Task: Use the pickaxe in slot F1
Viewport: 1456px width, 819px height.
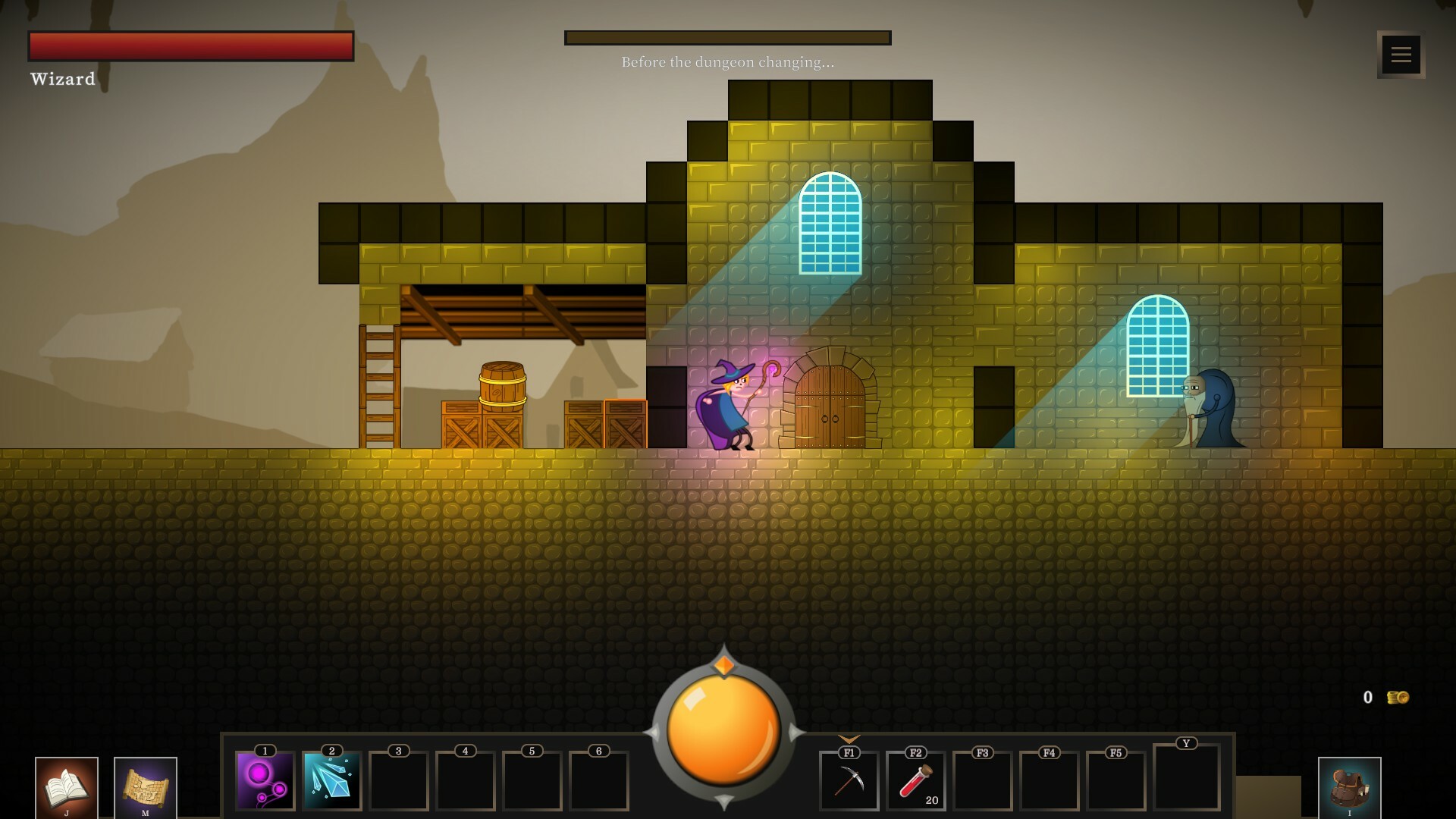Action: (x=849, y=780)
